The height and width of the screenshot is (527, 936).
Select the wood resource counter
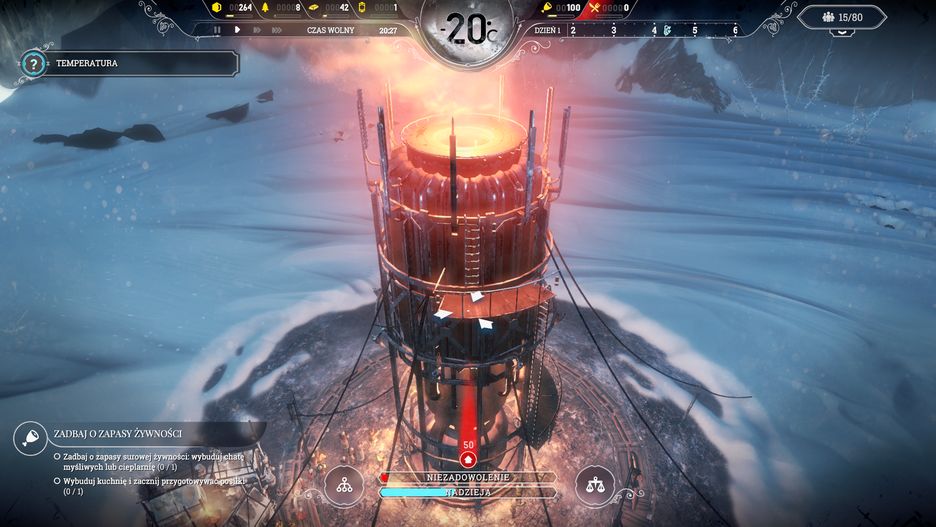[x=283, y=8]
